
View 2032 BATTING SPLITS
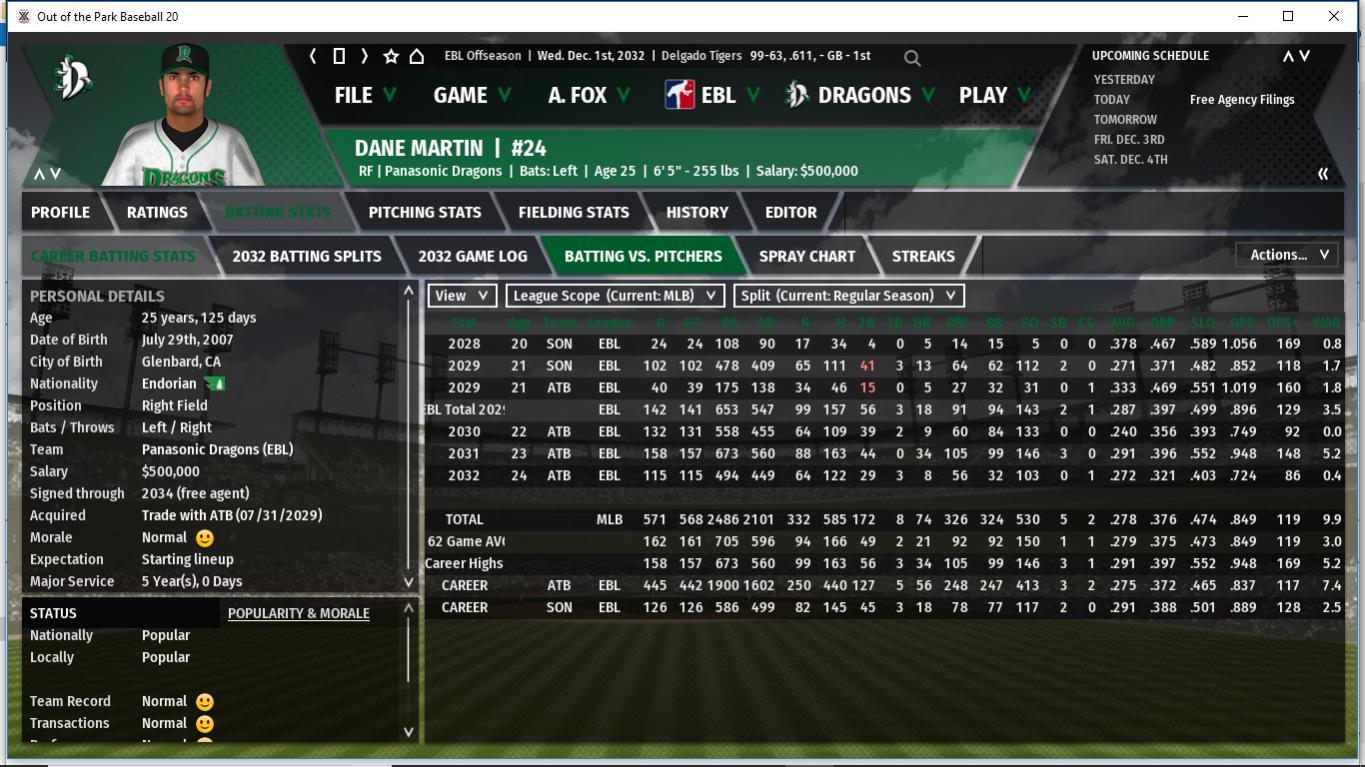pos(306,256)
